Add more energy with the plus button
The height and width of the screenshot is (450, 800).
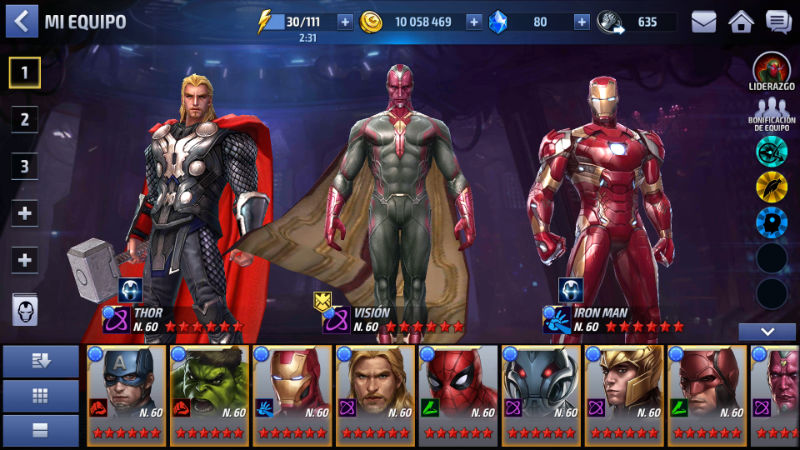point(345,22)
